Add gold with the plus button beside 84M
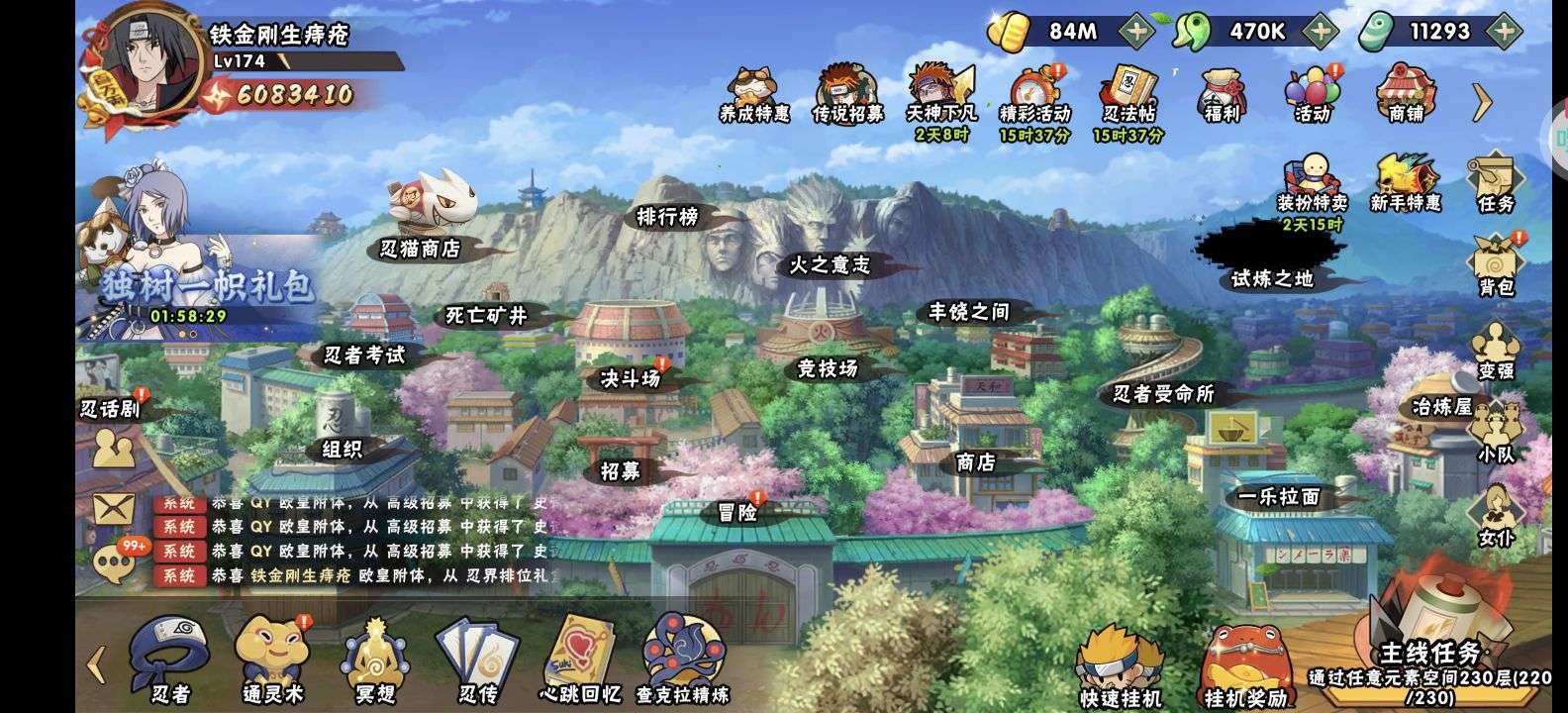Image resolution: width=1568 pixels, height=713 pixels. [1137, 31]
